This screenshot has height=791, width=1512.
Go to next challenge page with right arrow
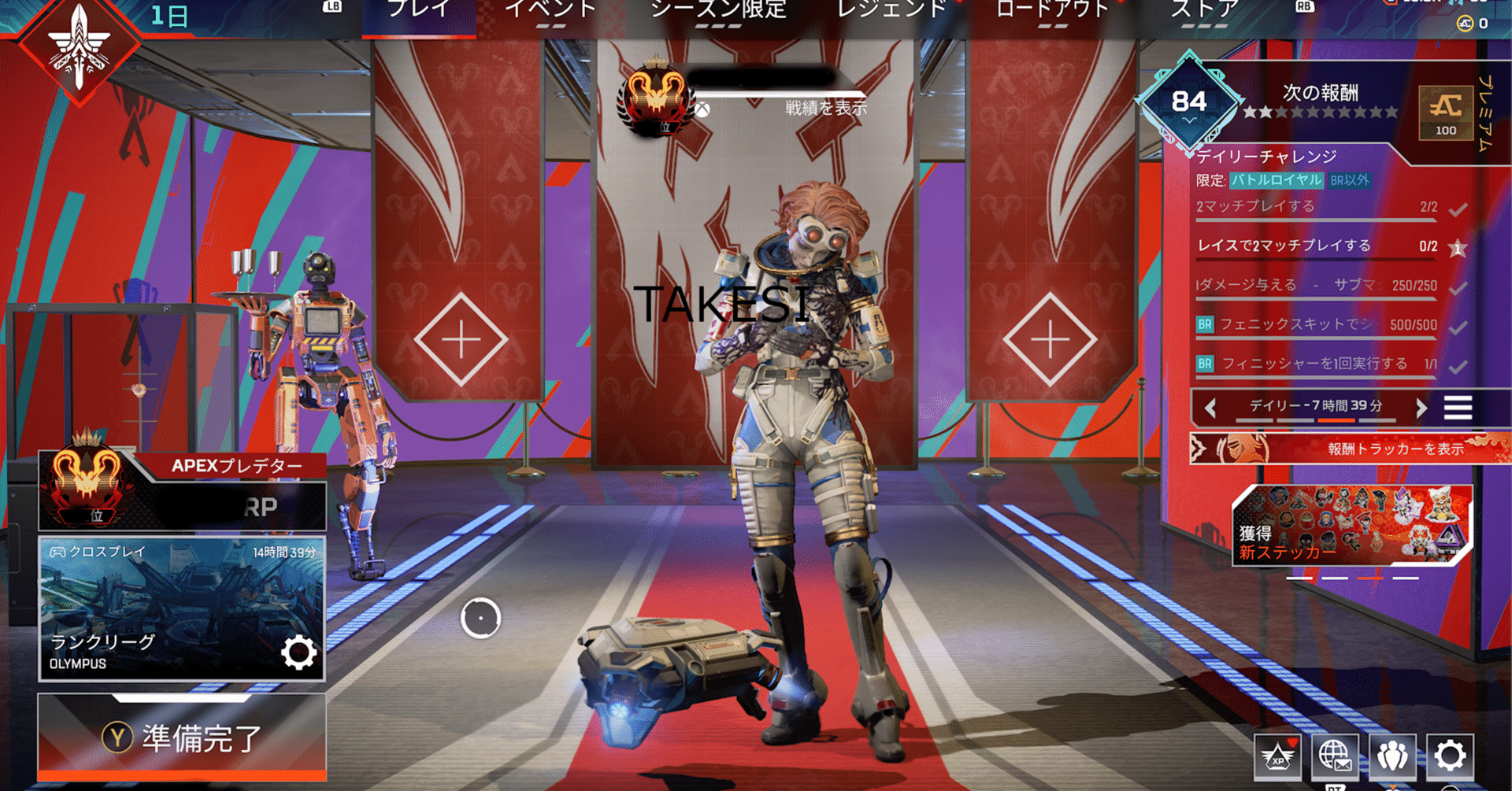click(1422, 408)
